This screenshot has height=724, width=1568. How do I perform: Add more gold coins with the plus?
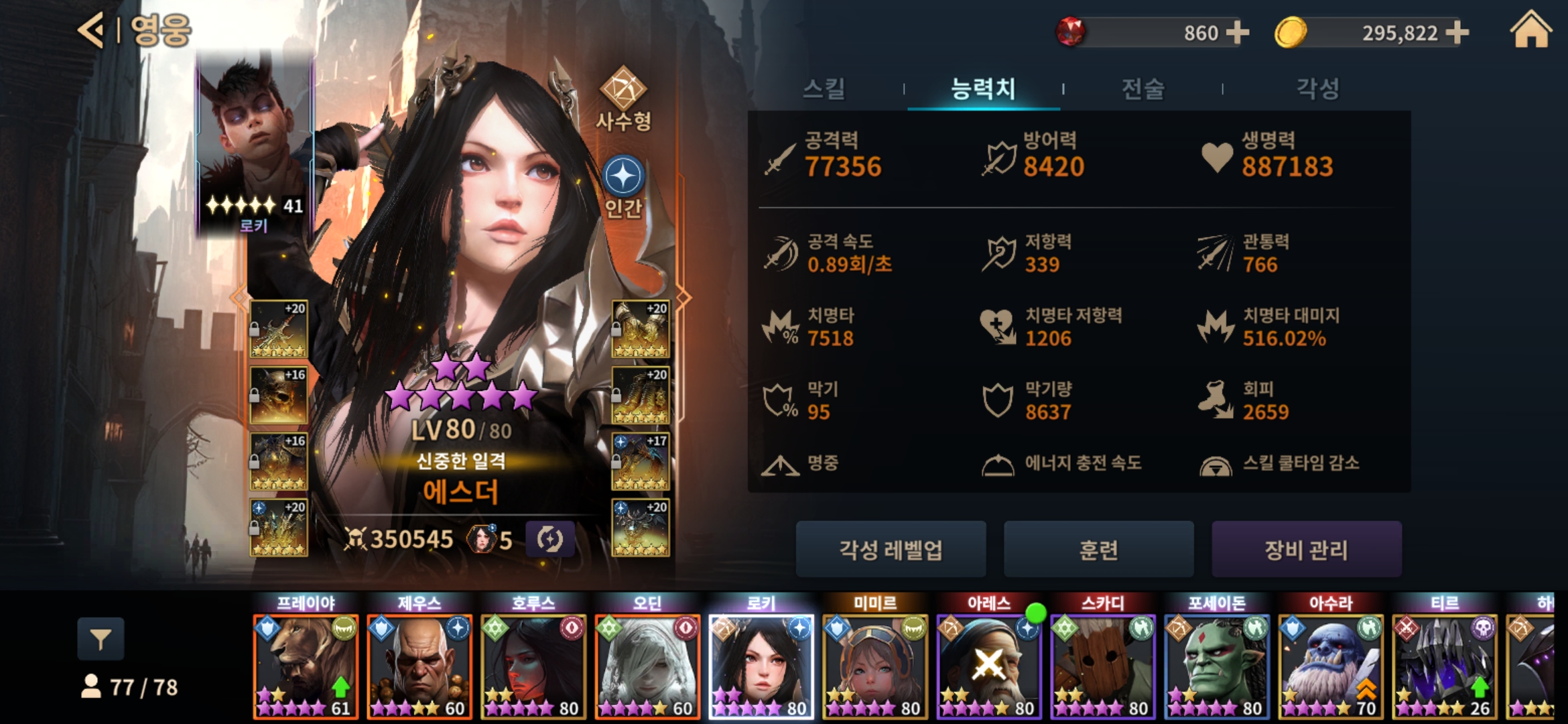pos(1457,32)
